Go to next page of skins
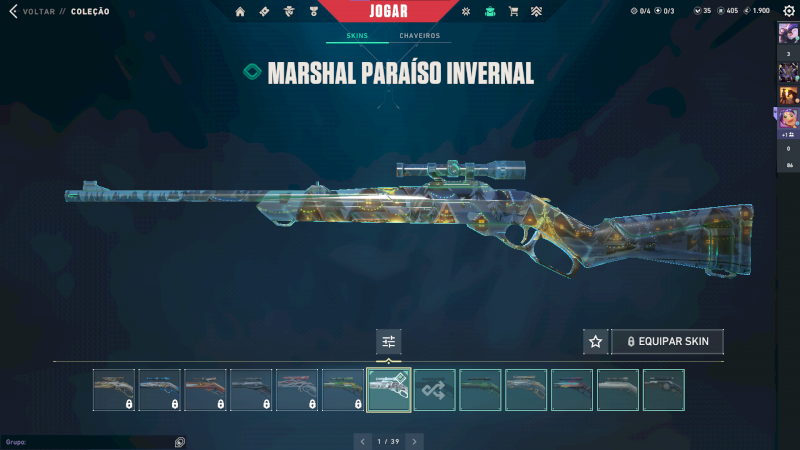The image size is (800, 450). tap(415, 440)
